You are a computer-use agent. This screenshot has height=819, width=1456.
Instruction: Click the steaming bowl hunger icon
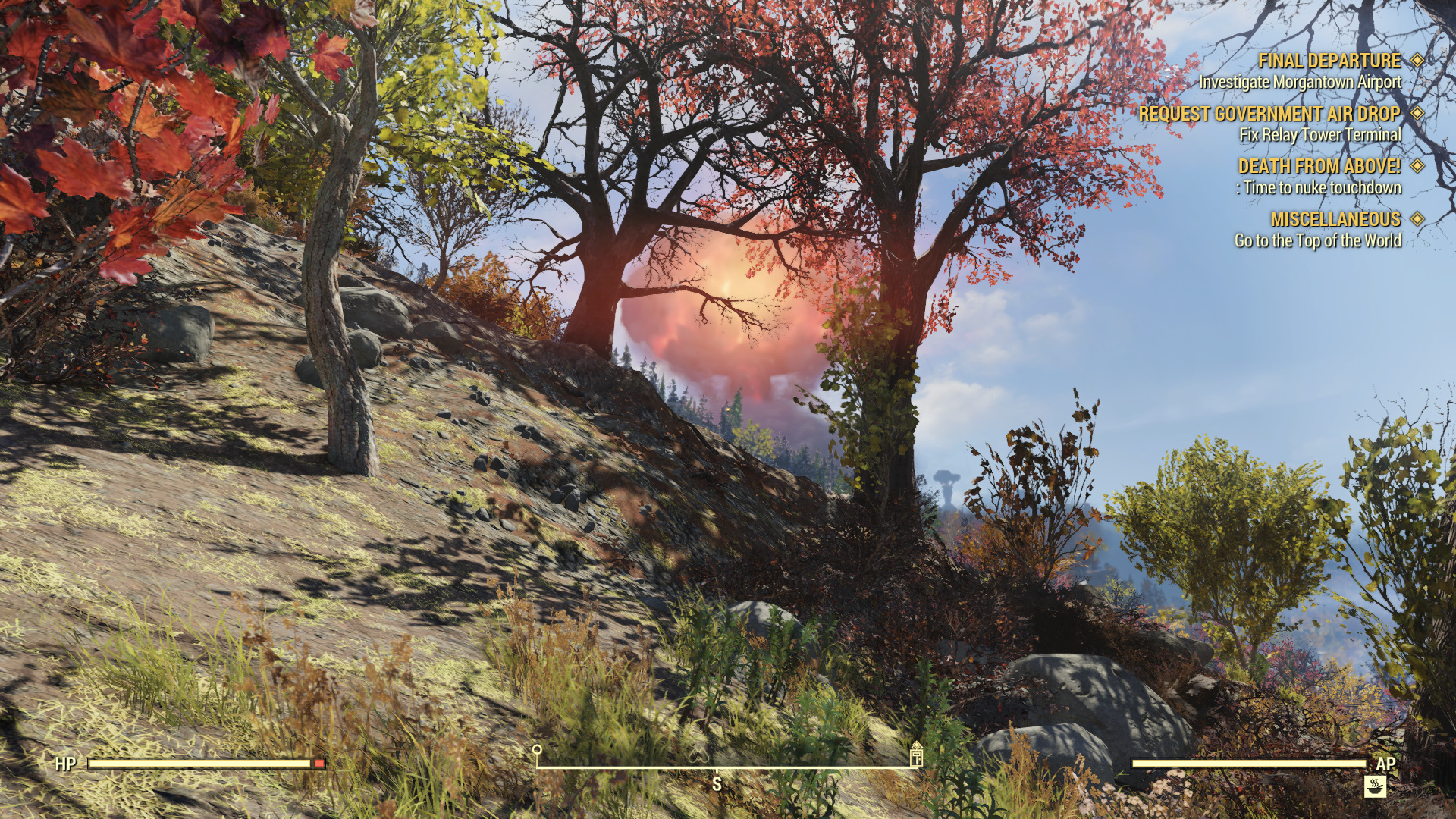[x=1375, y=786]
